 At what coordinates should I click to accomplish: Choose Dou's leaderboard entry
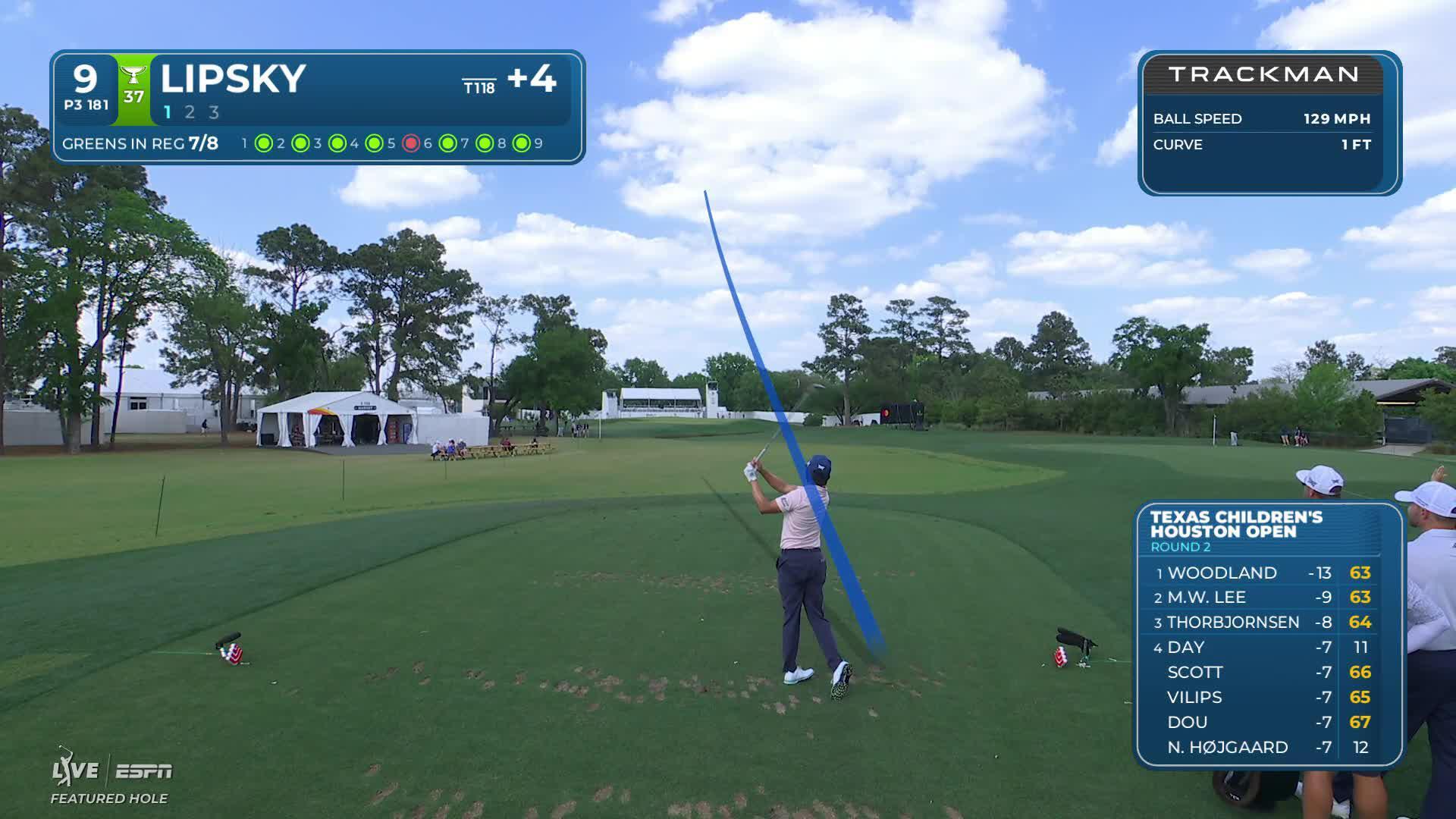coord(1263,722)
